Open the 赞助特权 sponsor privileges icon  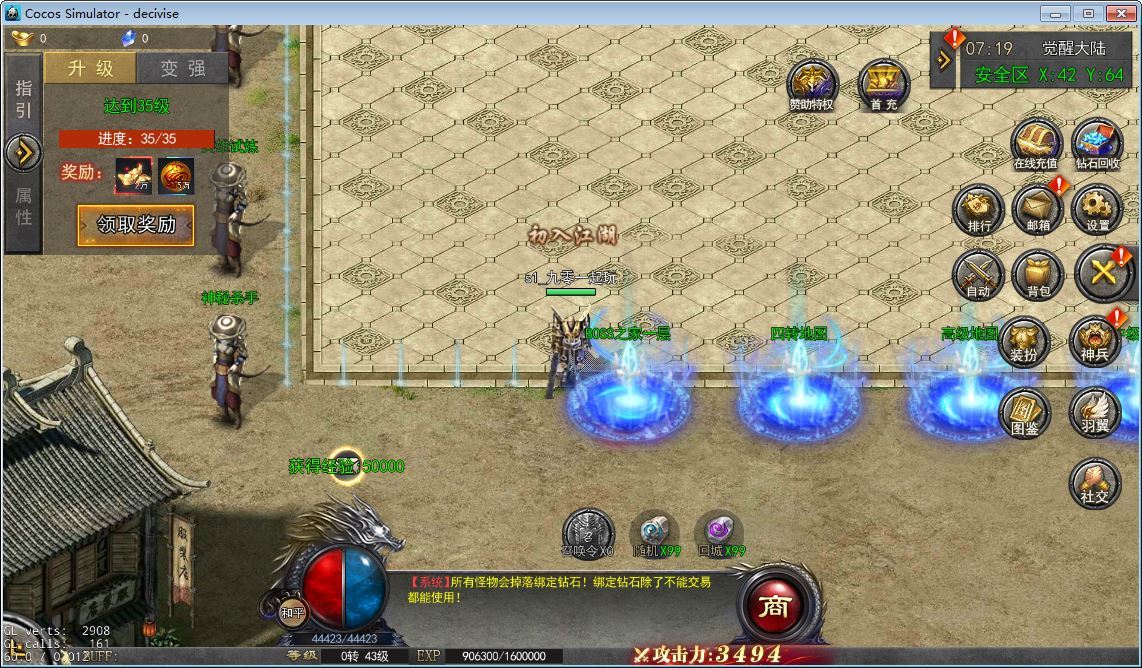(x=811, y=83)
